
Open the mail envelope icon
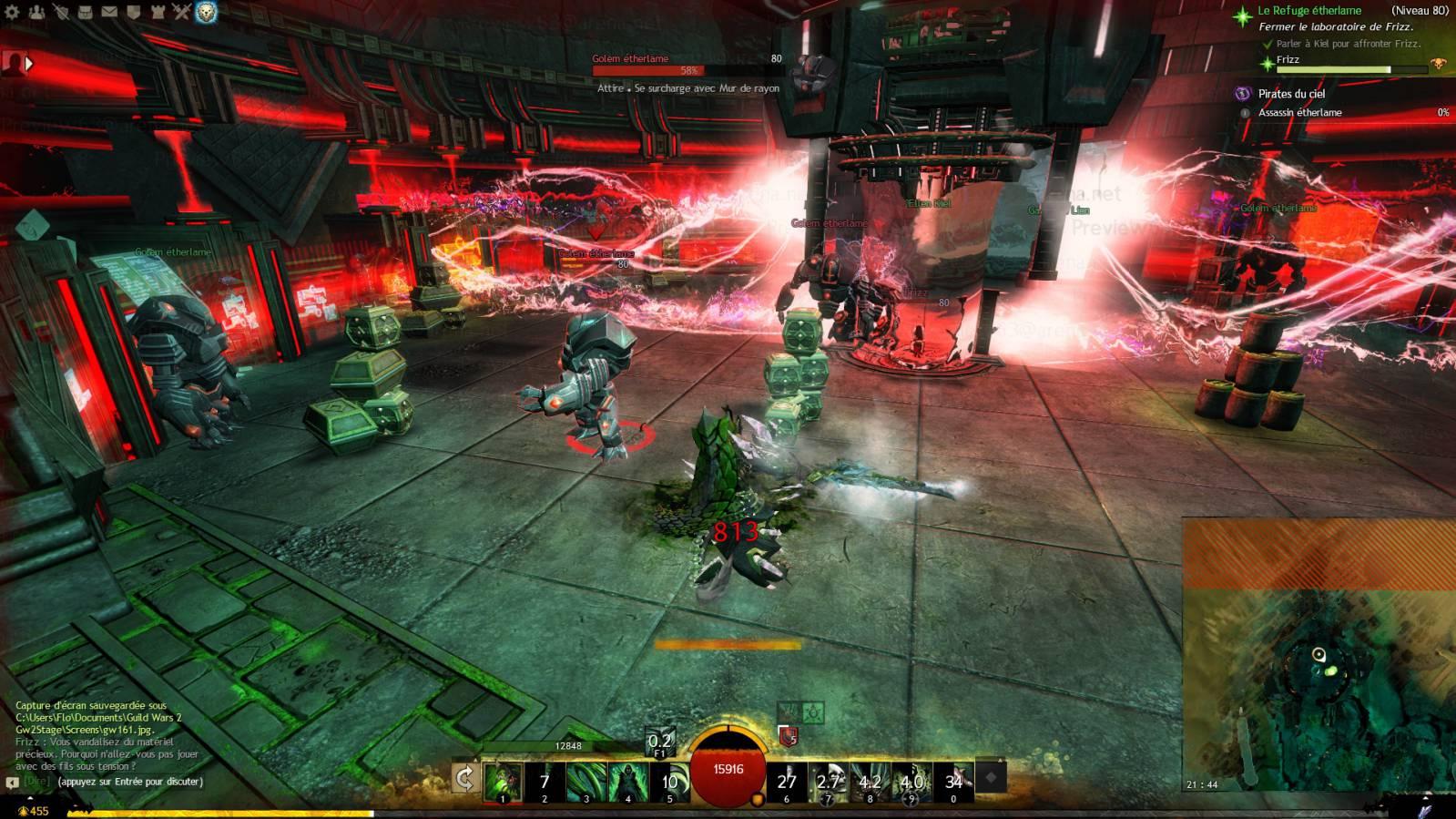click(x=108, y=12)
